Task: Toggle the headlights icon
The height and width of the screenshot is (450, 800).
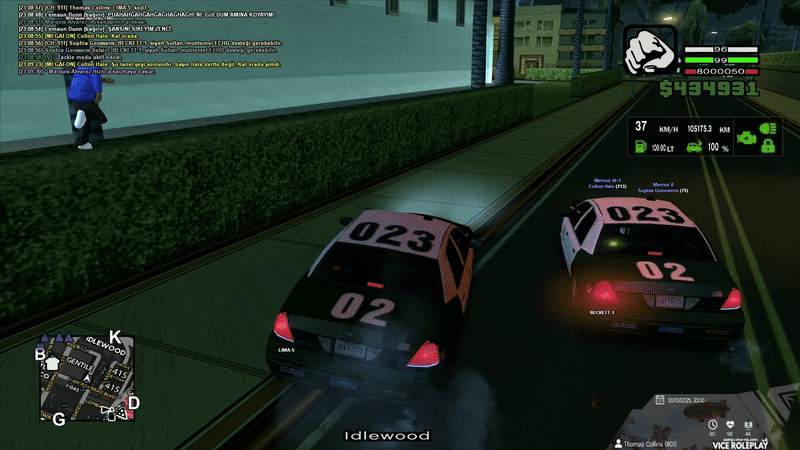Action: click(768, 130)
